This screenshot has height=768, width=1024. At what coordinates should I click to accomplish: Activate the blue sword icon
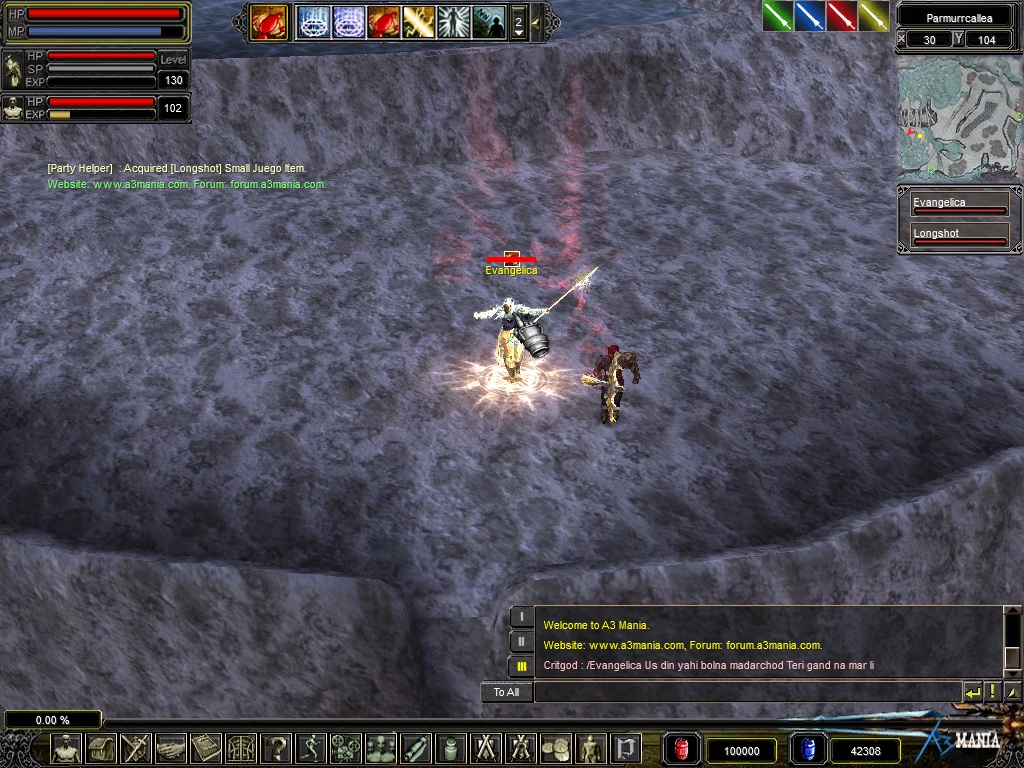809,16
